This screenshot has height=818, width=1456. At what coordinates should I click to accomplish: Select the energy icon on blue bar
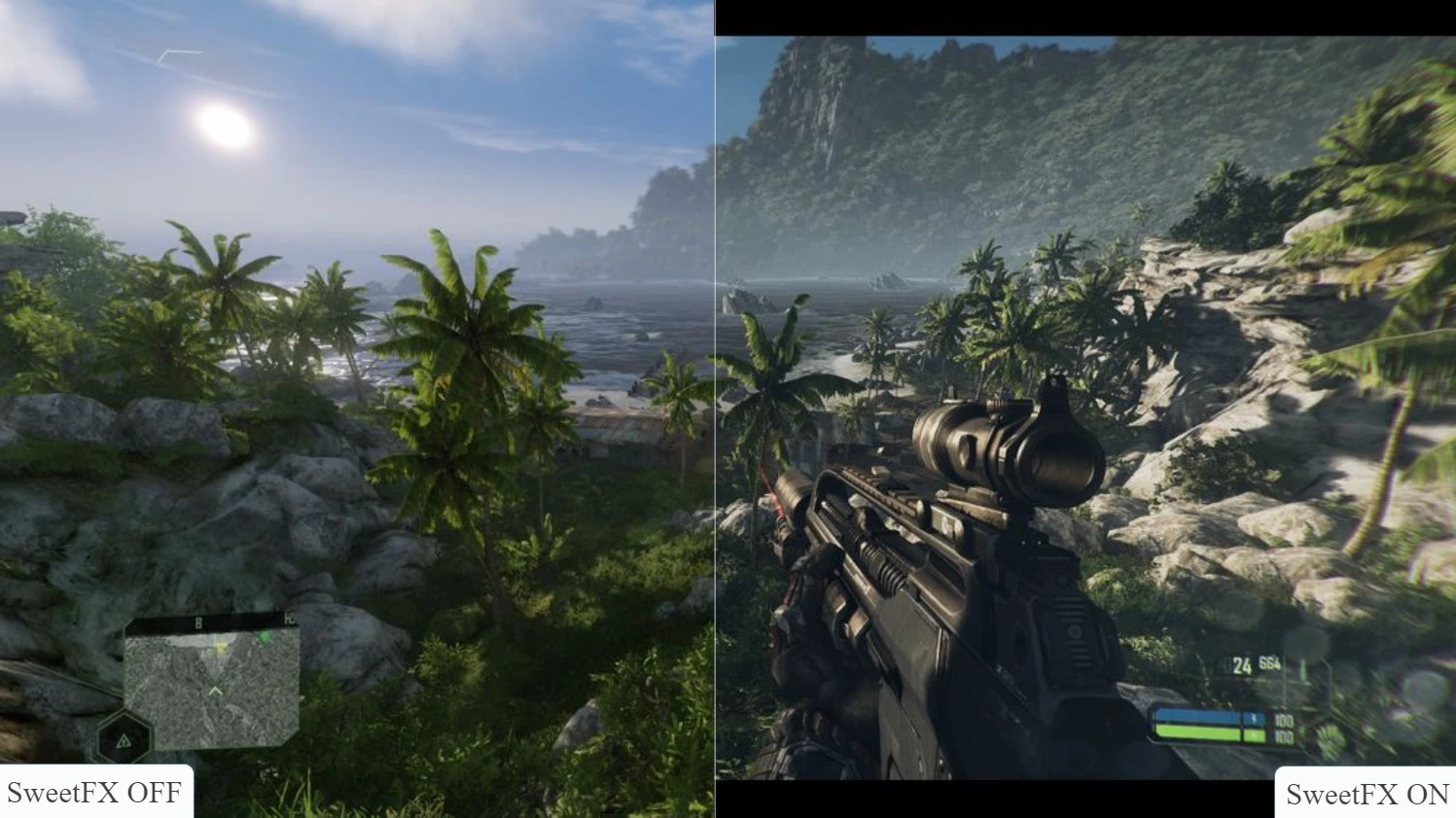click(1255, 717)
